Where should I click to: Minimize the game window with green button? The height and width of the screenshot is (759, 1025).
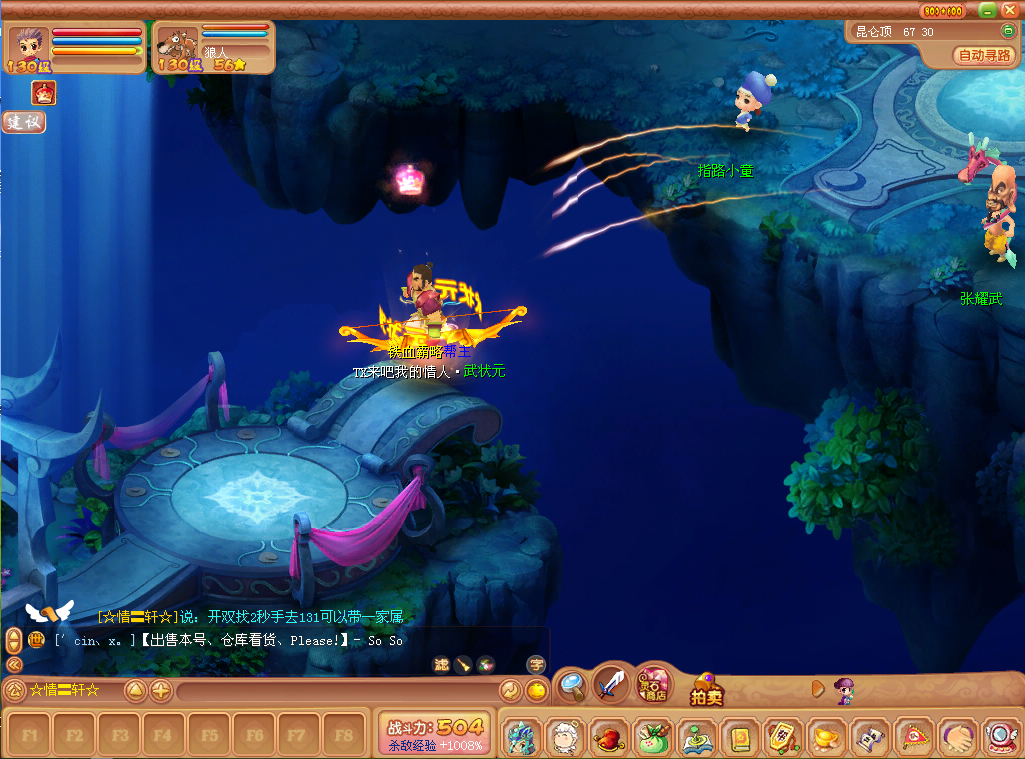pyautogui.click(x=987, y=10)
